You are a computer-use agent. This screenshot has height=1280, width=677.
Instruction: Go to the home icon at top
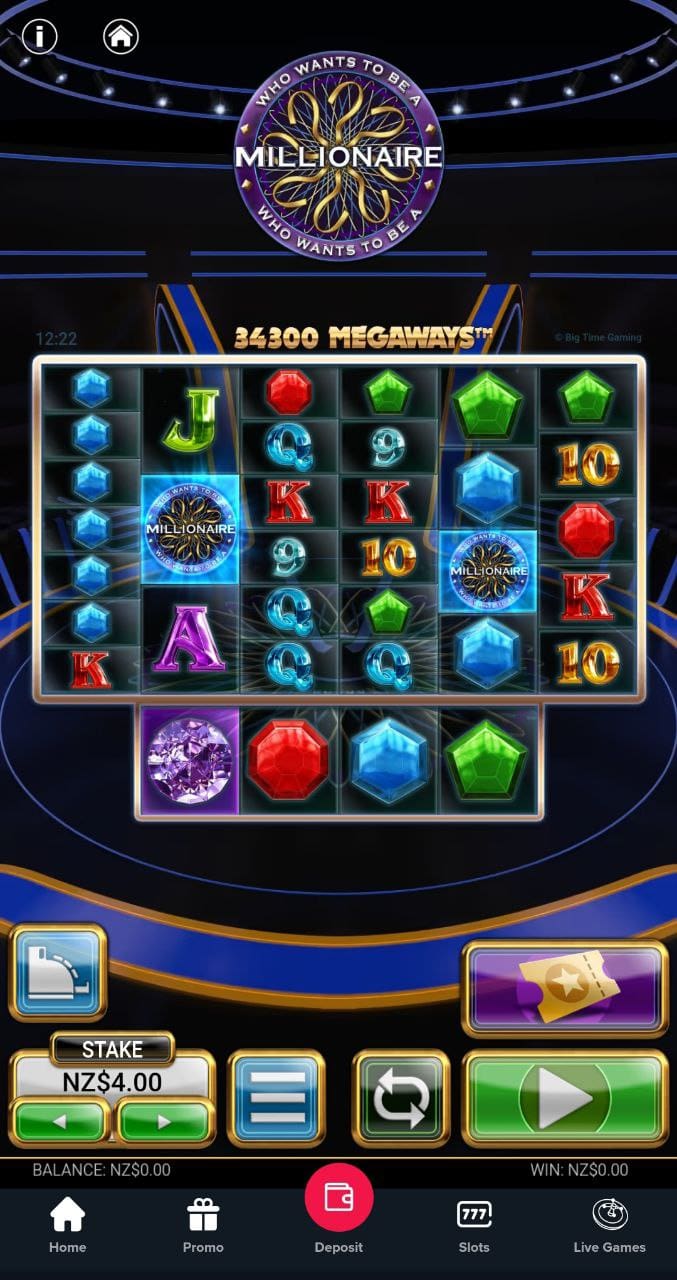[120, 37]
